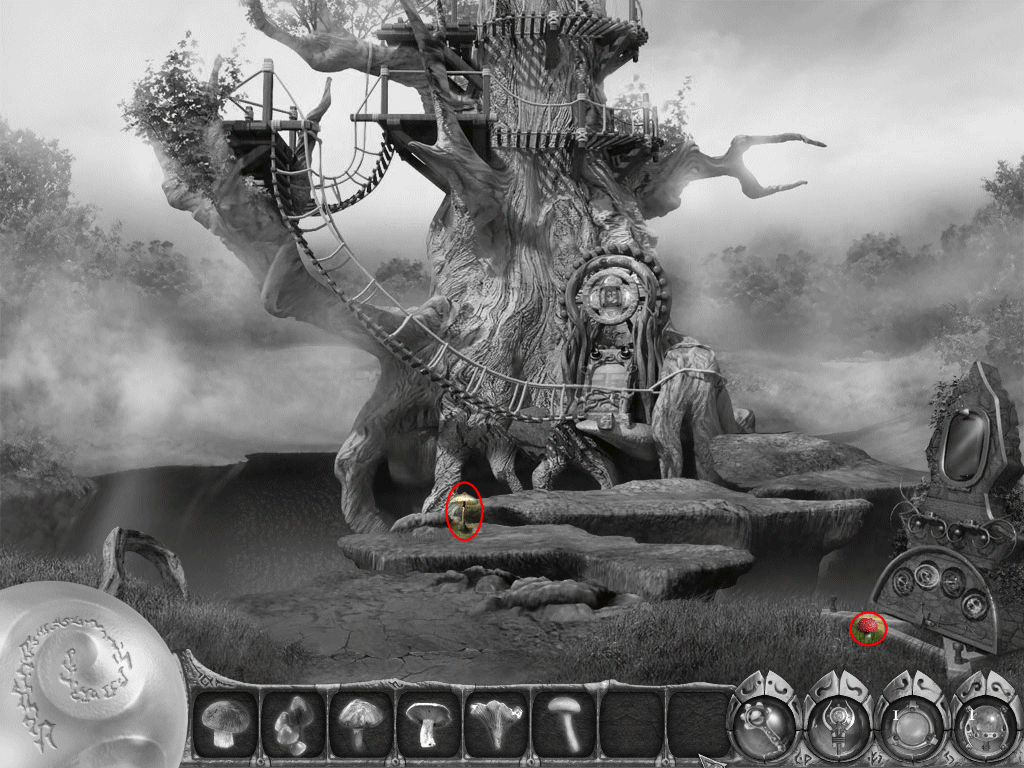Choose the ribbed-cap mushroom in inventory
The image size is (1024, 768).
coord(360,721)
